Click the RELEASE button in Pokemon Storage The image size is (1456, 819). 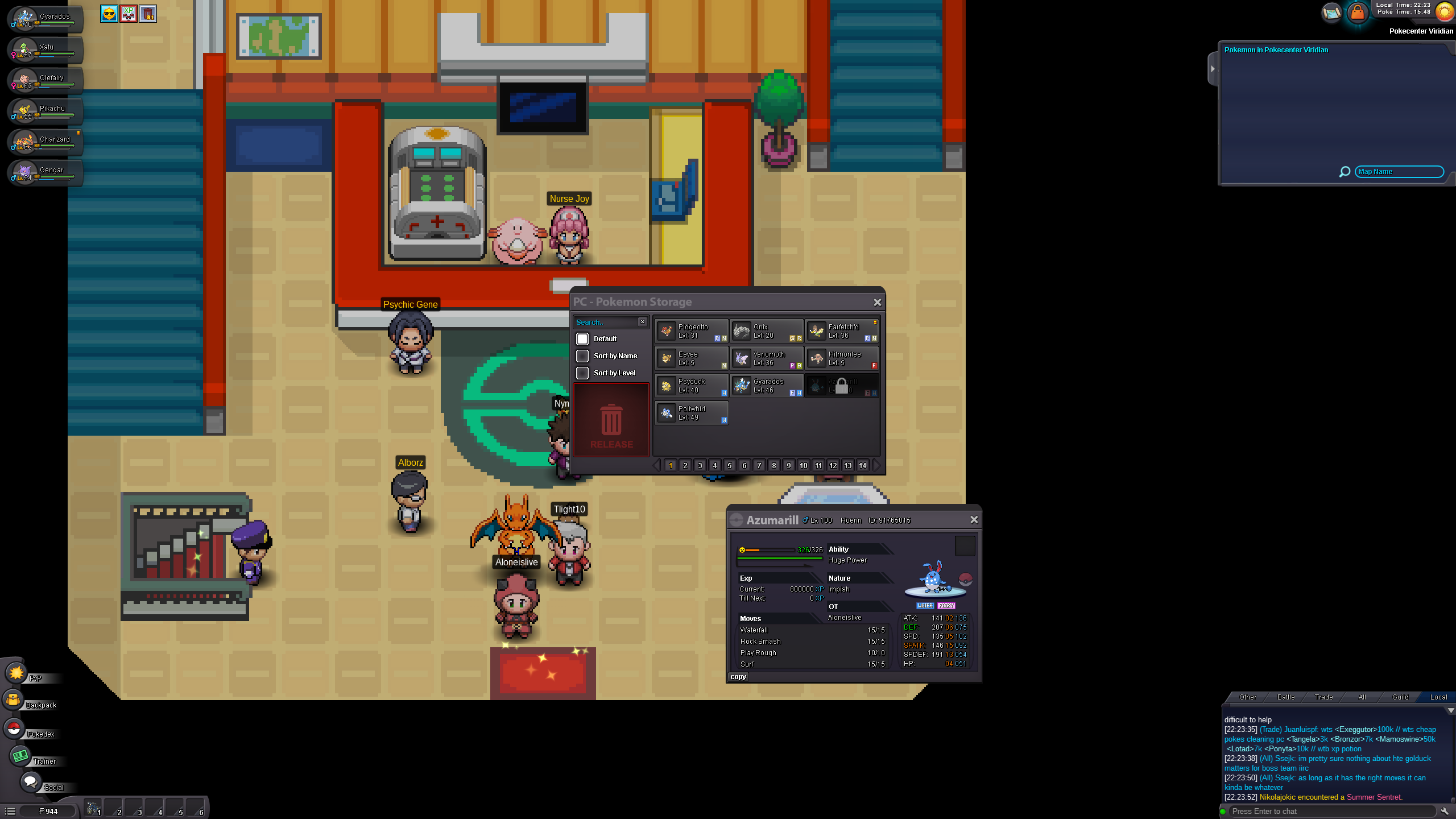pos(611,421)
